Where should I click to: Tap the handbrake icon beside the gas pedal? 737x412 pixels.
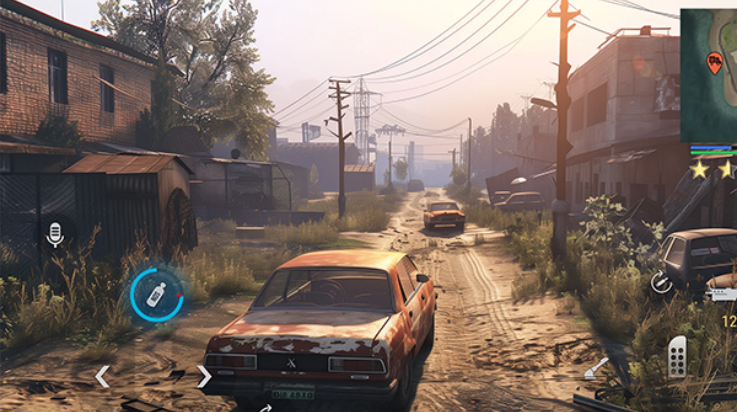(x=596, y=368)
